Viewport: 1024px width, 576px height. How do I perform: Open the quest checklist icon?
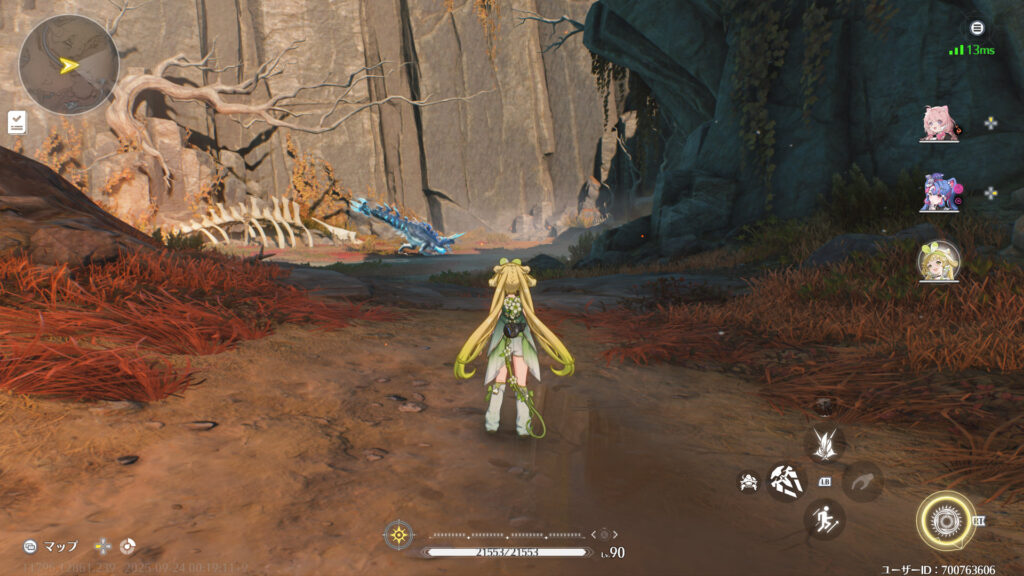[17, 122]
